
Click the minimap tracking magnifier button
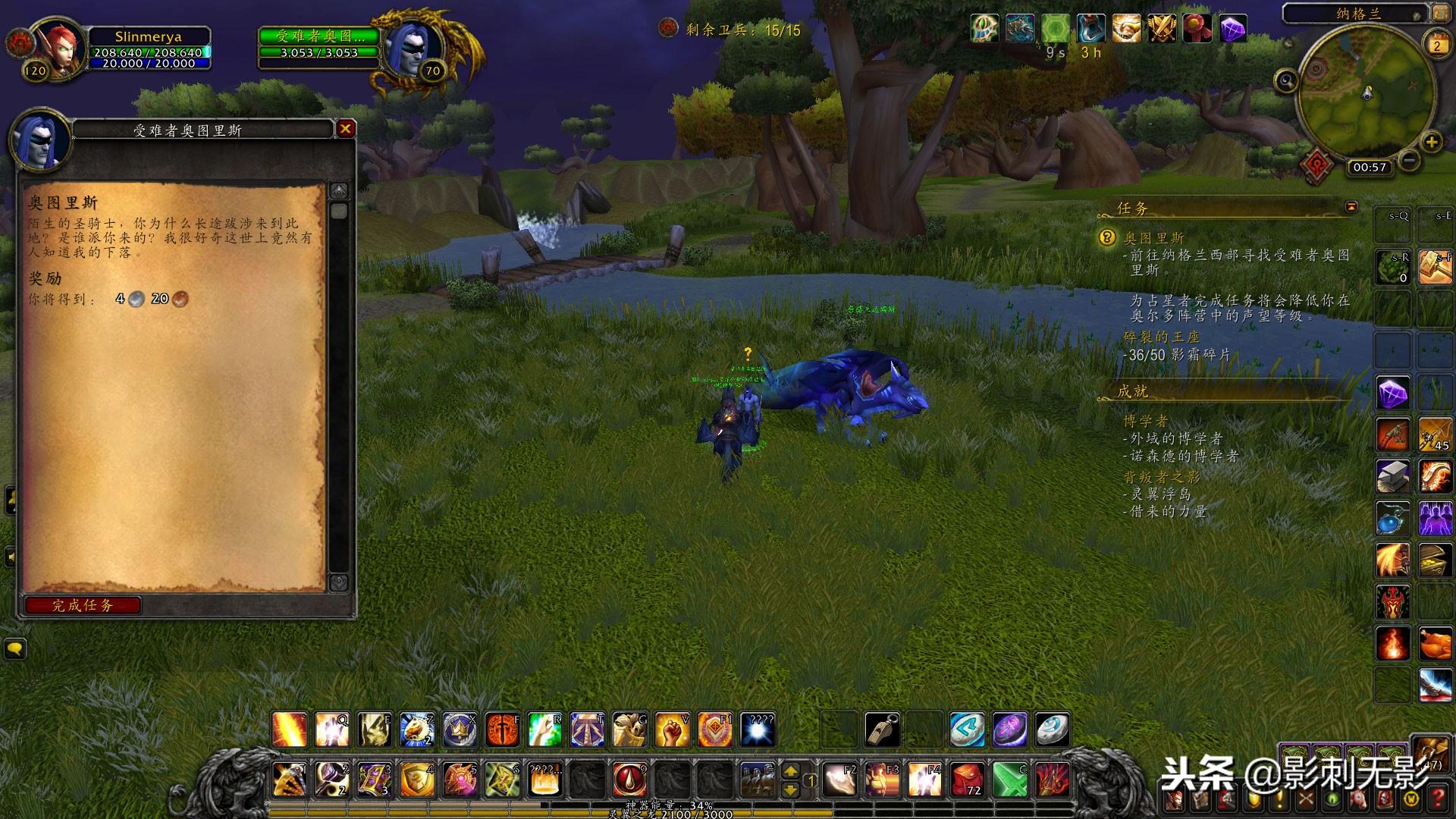point(1286,80)
